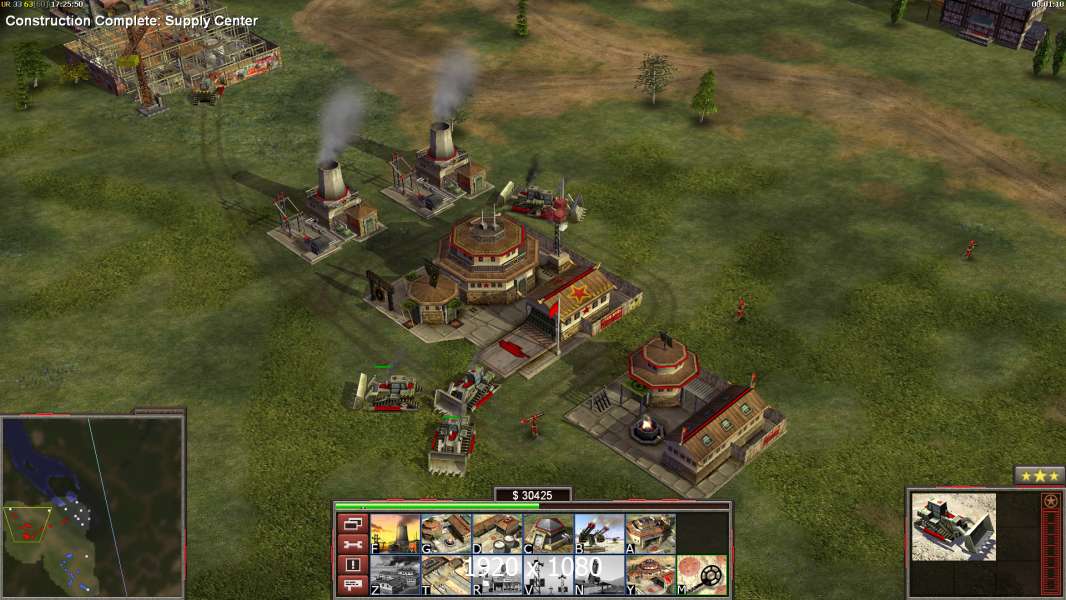
Task: Choose the build icon labeled G
Action: point(446,533)
